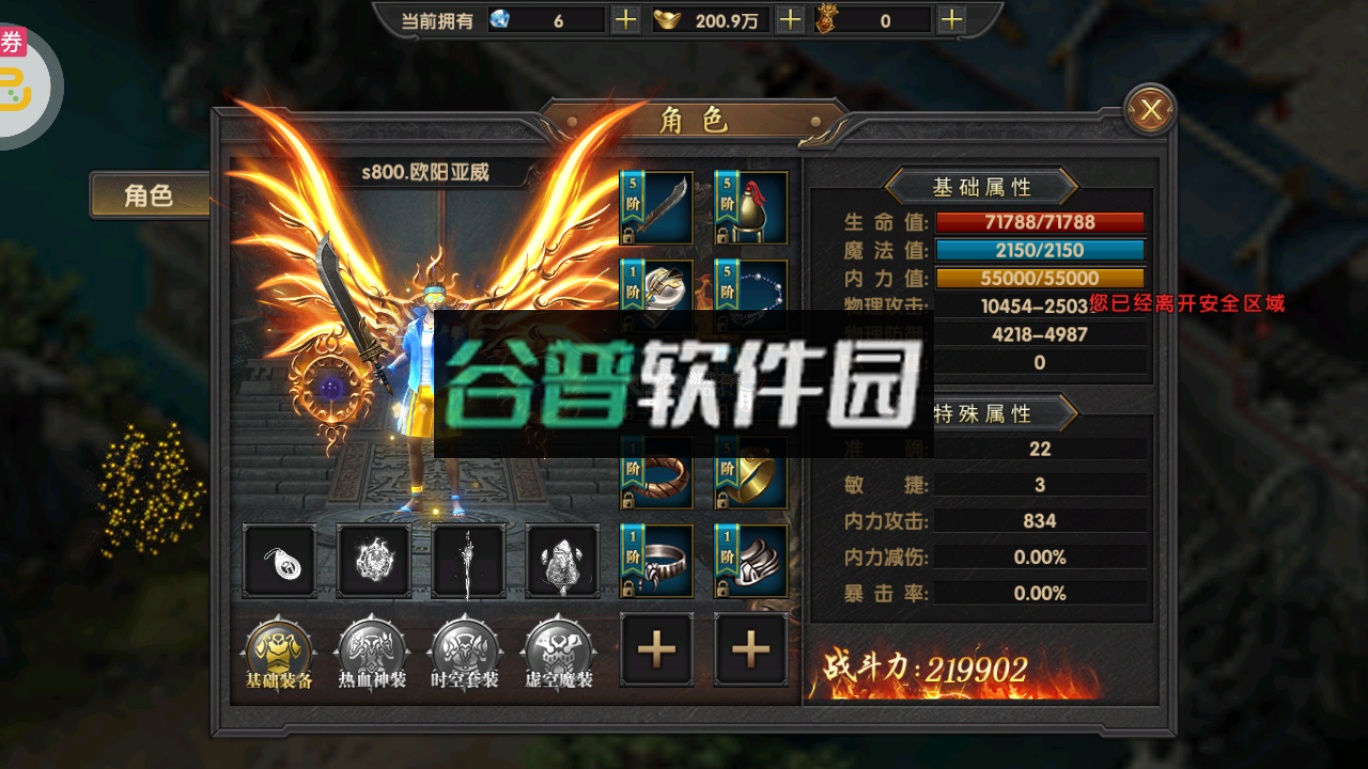Select the gold ring equipment slot
The image size is (1368, 769).
[x=750, y=470]
